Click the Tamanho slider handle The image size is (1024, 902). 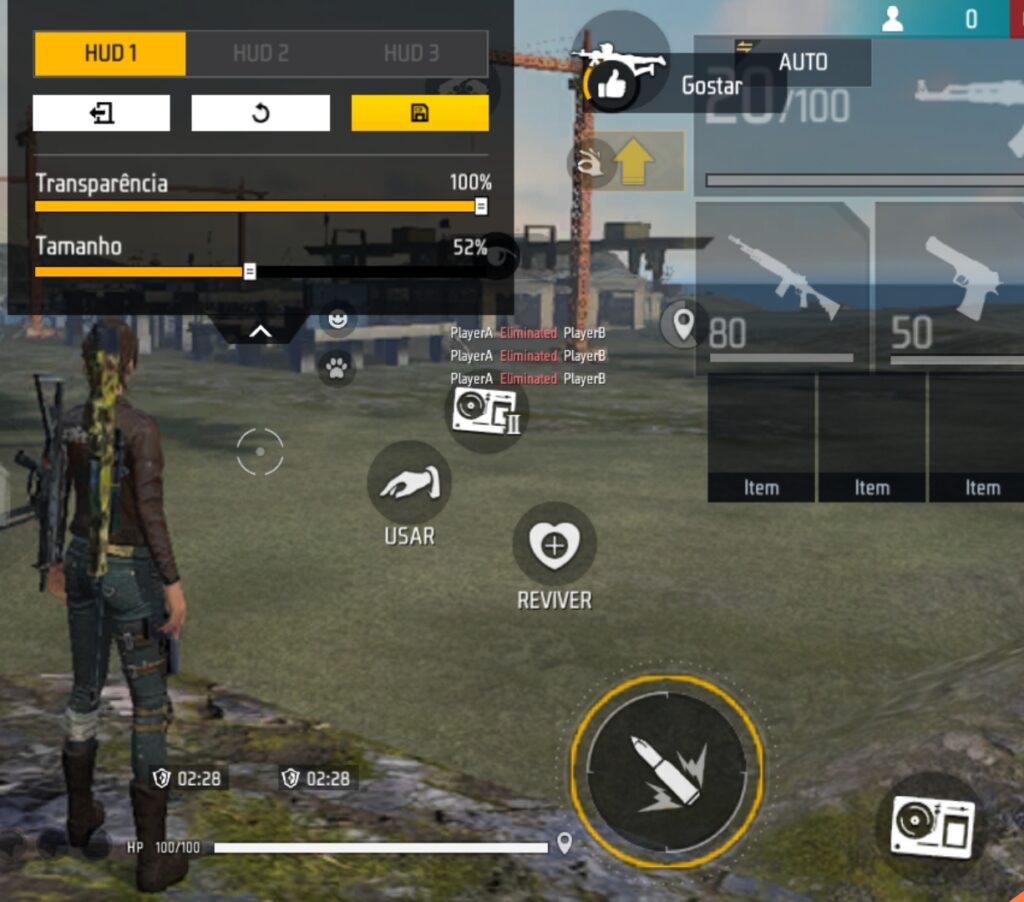click(250, 271)
